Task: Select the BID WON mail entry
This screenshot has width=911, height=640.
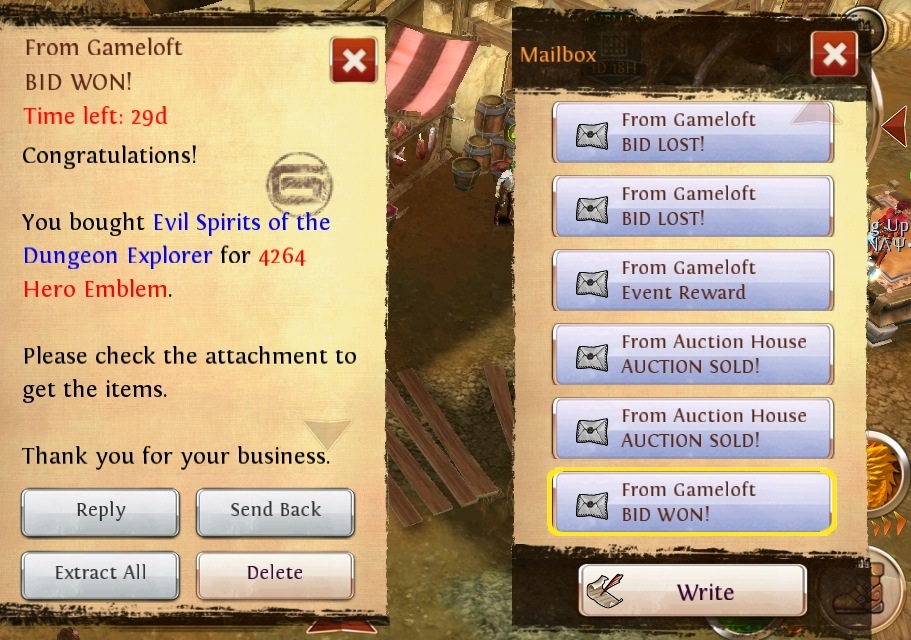Action: pos(693,502)
